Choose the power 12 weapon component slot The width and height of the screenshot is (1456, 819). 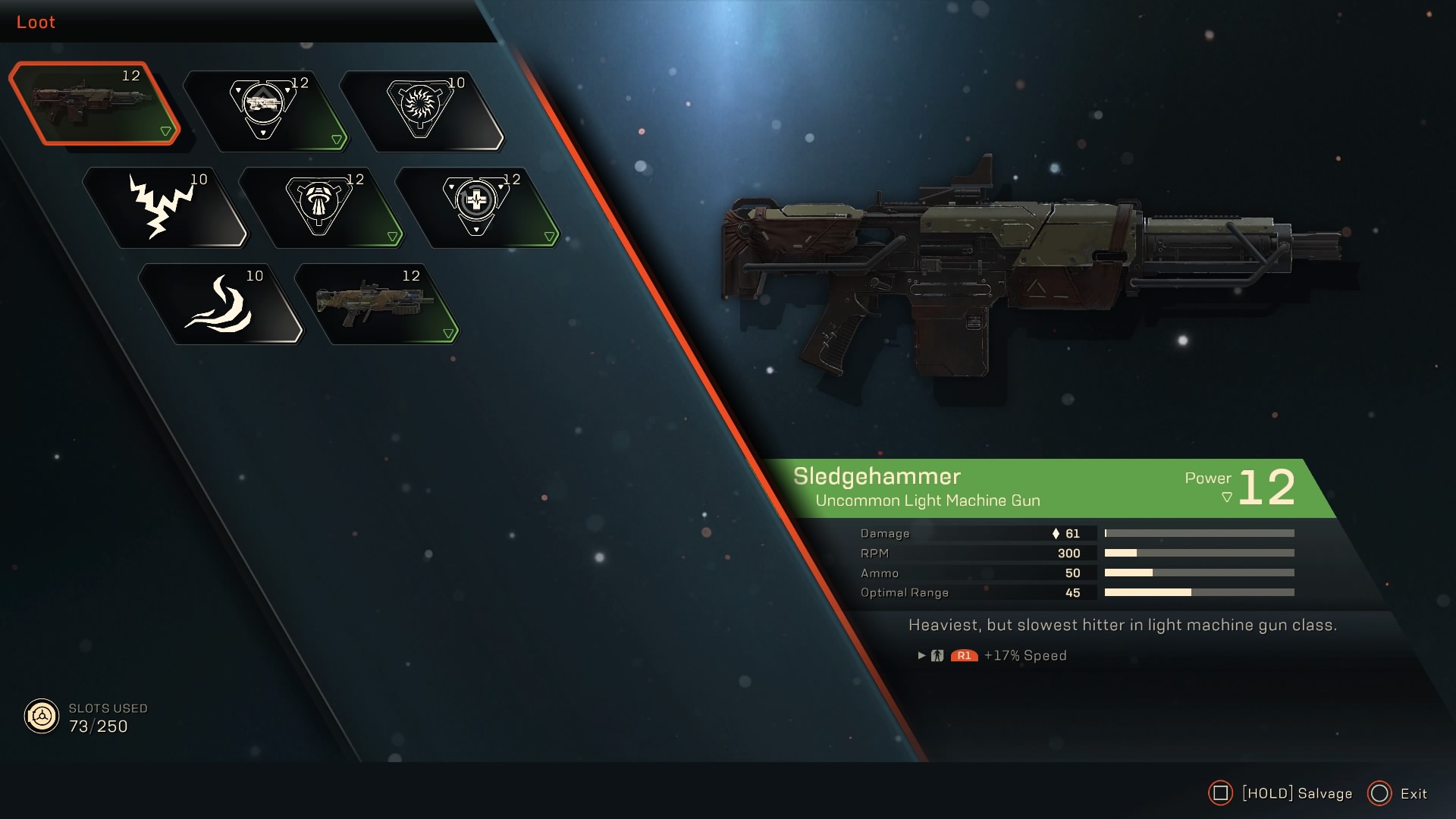(264, 110)
